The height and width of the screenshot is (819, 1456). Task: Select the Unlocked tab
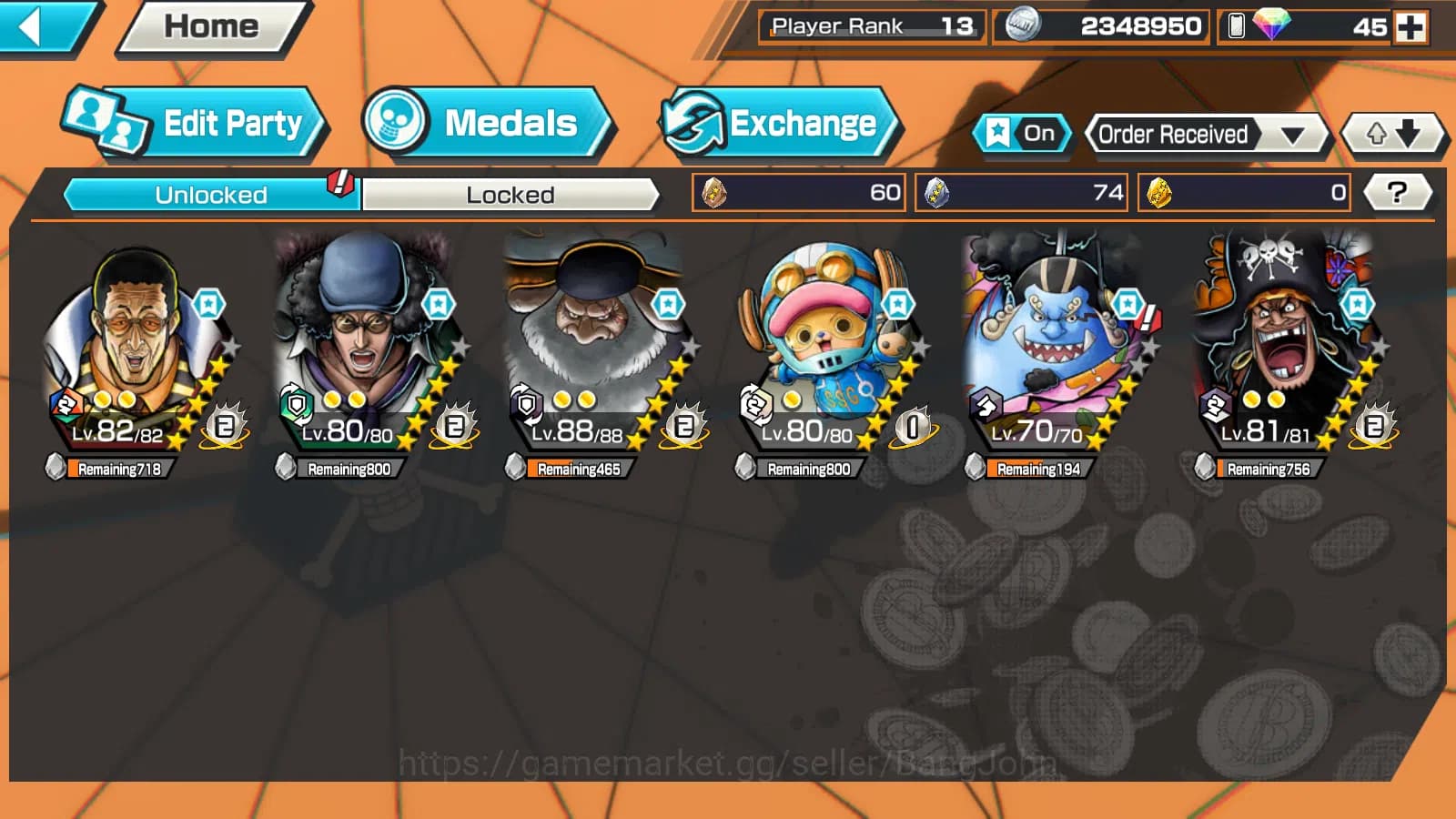point(209,194)
